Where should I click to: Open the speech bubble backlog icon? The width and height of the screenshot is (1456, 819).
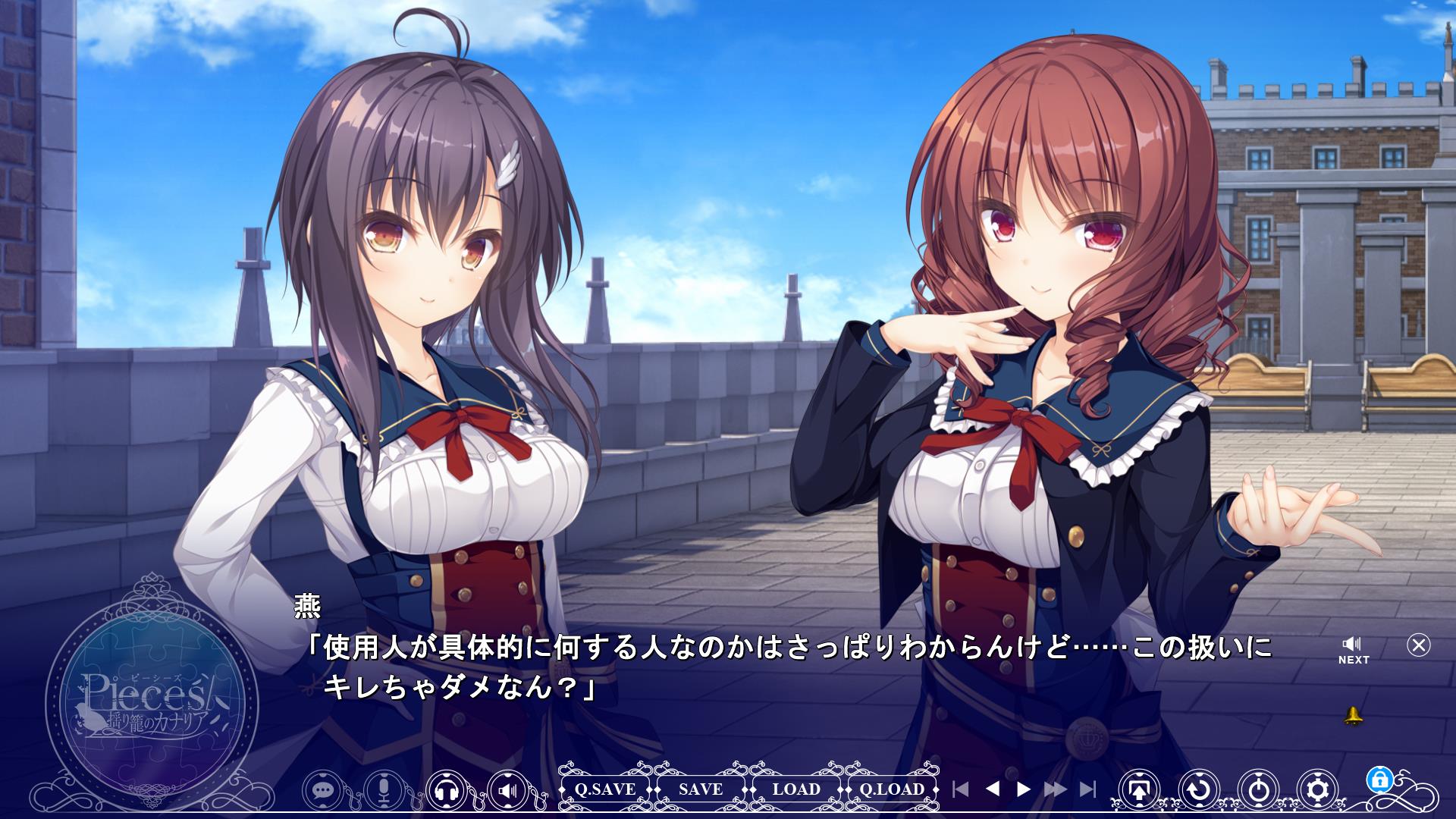coord(324,790)
